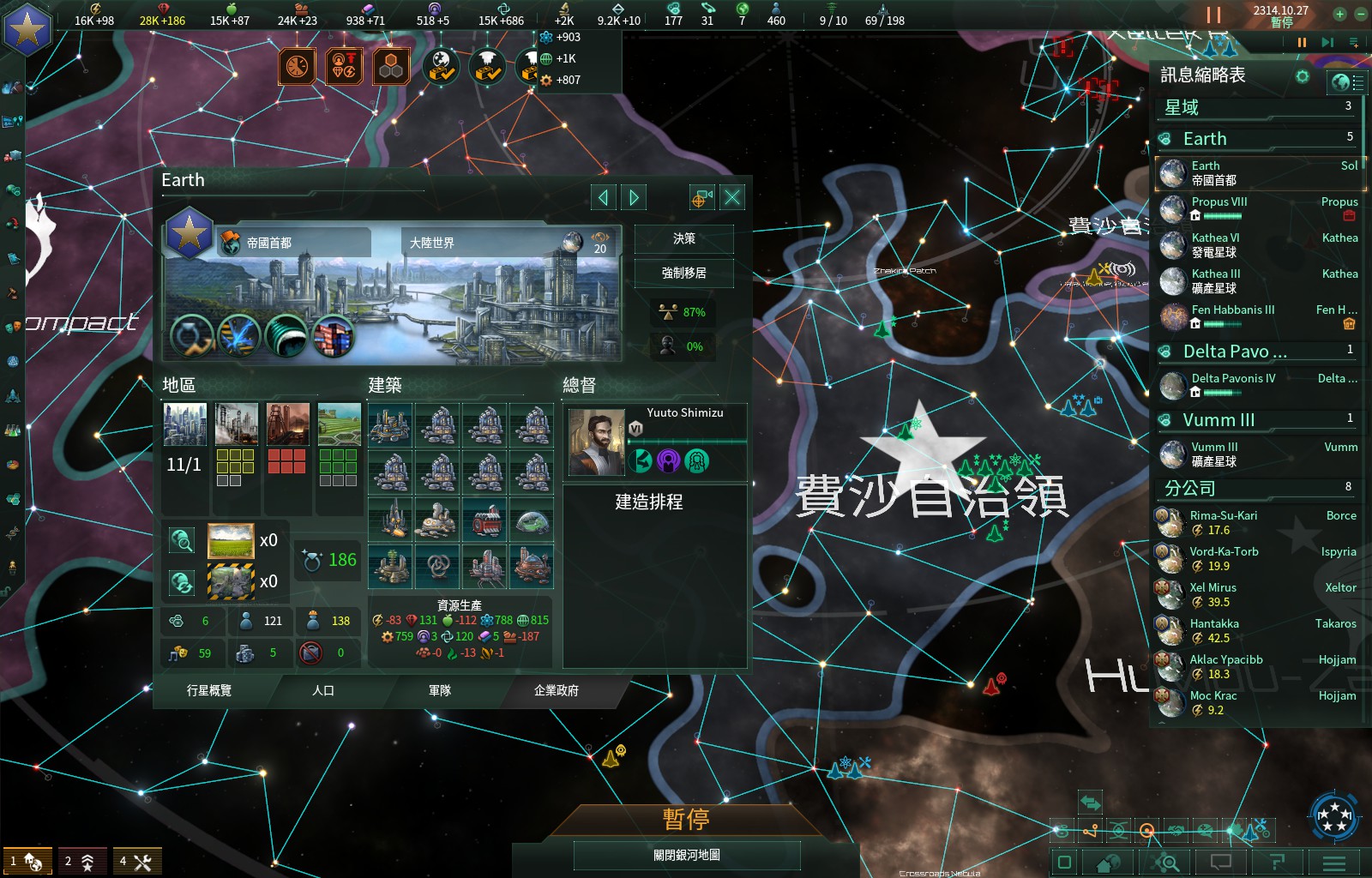Open outliner settings gear icon
1372x878 pixels.
1303,76
